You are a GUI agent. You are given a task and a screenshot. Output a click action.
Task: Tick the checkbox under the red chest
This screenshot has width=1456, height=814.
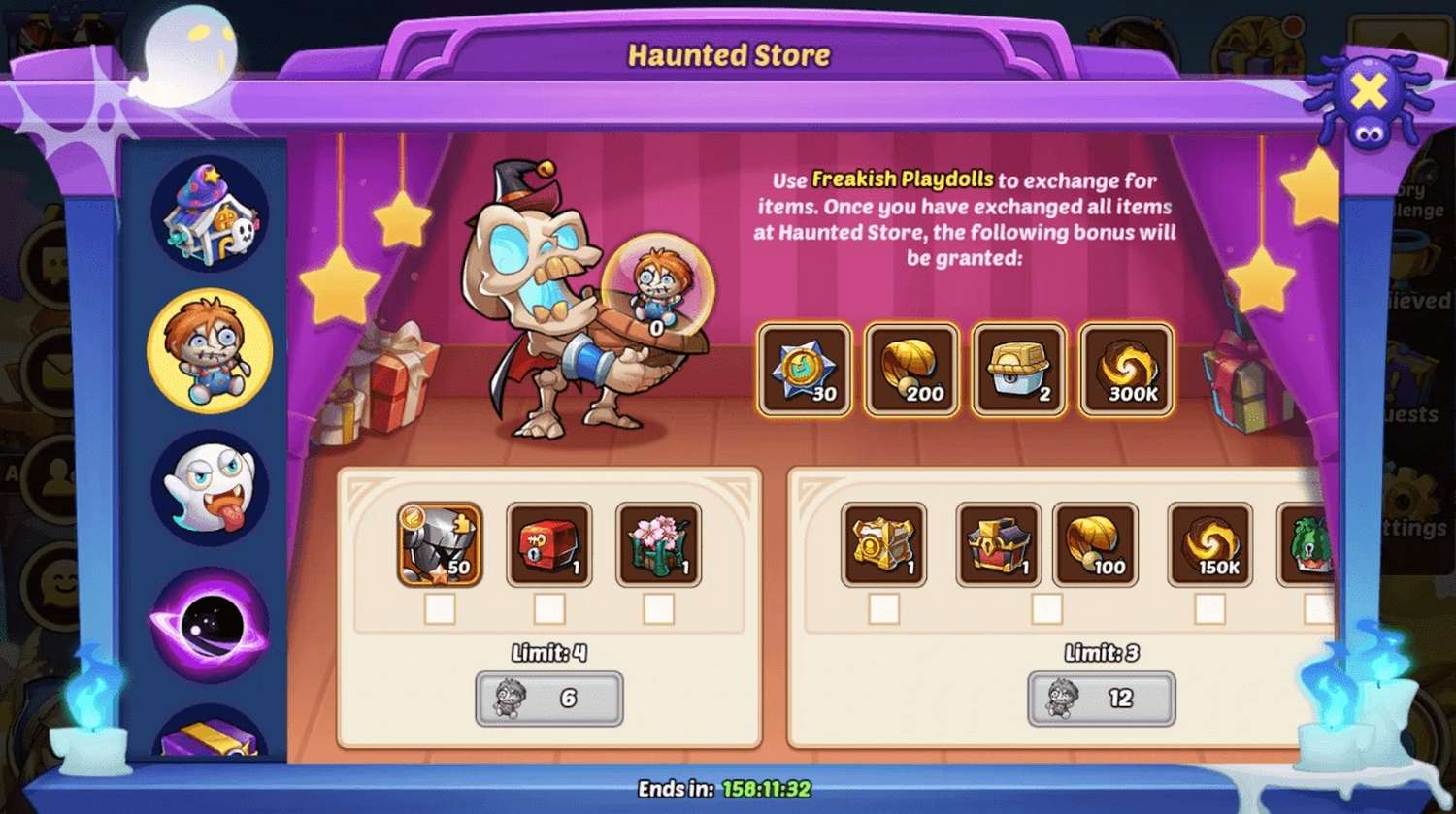click(549, 609)
